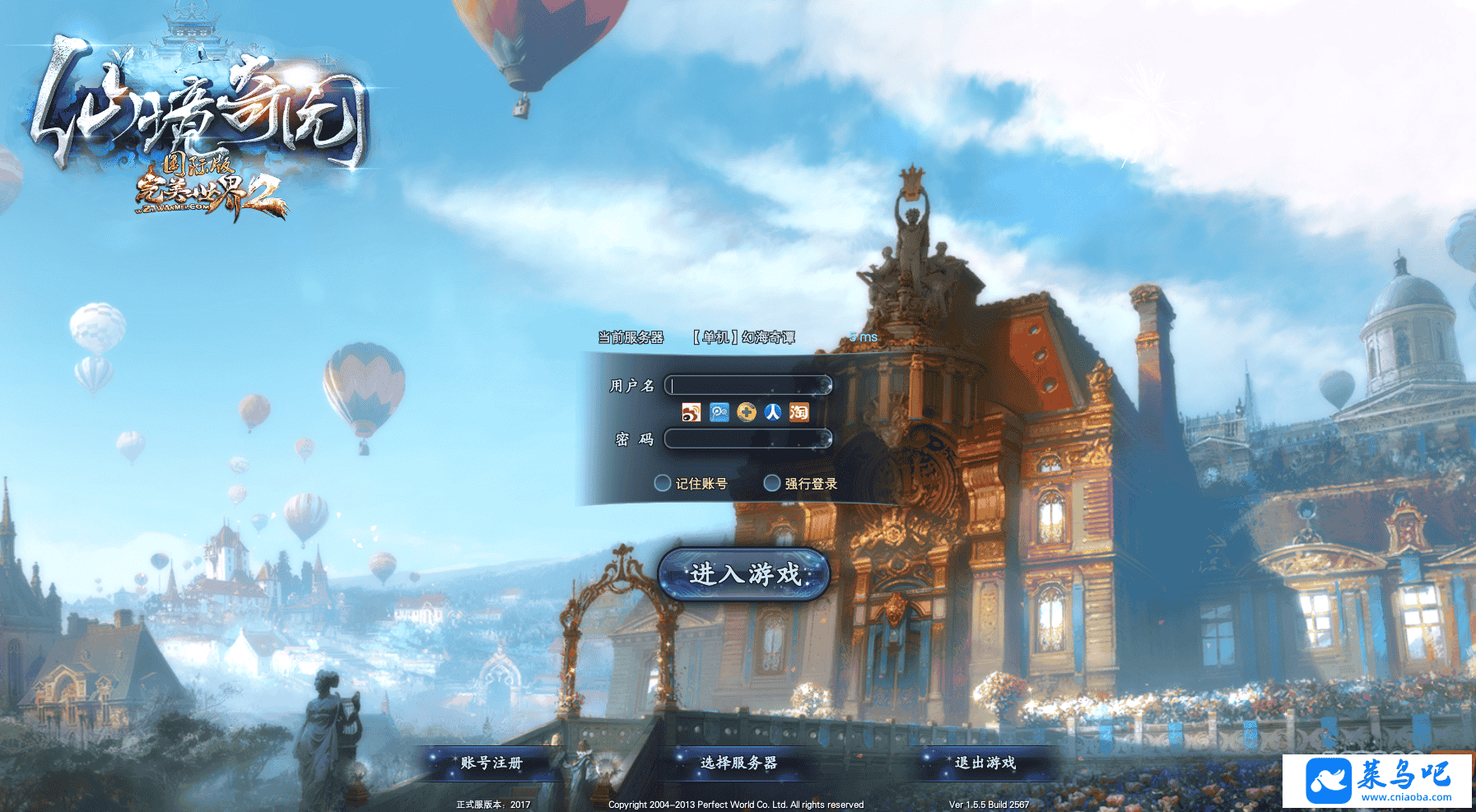The width and height of the screenshot is (1476, 812).
Task: Quit via the 退出游戏 button
Action: (x=985, y=763)
